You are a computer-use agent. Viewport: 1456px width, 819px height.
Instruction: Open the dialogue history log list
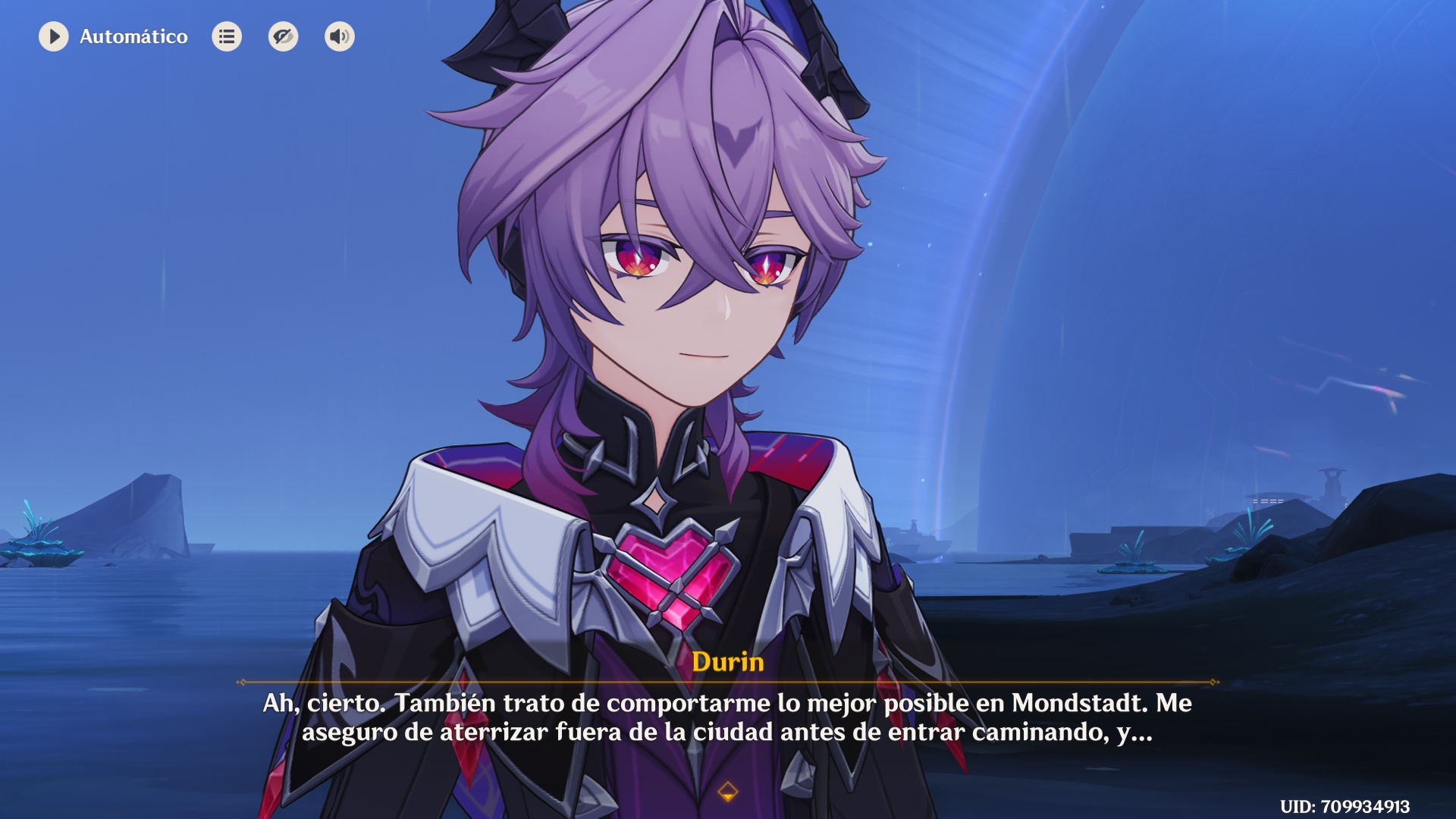click(x=227, y=36)
